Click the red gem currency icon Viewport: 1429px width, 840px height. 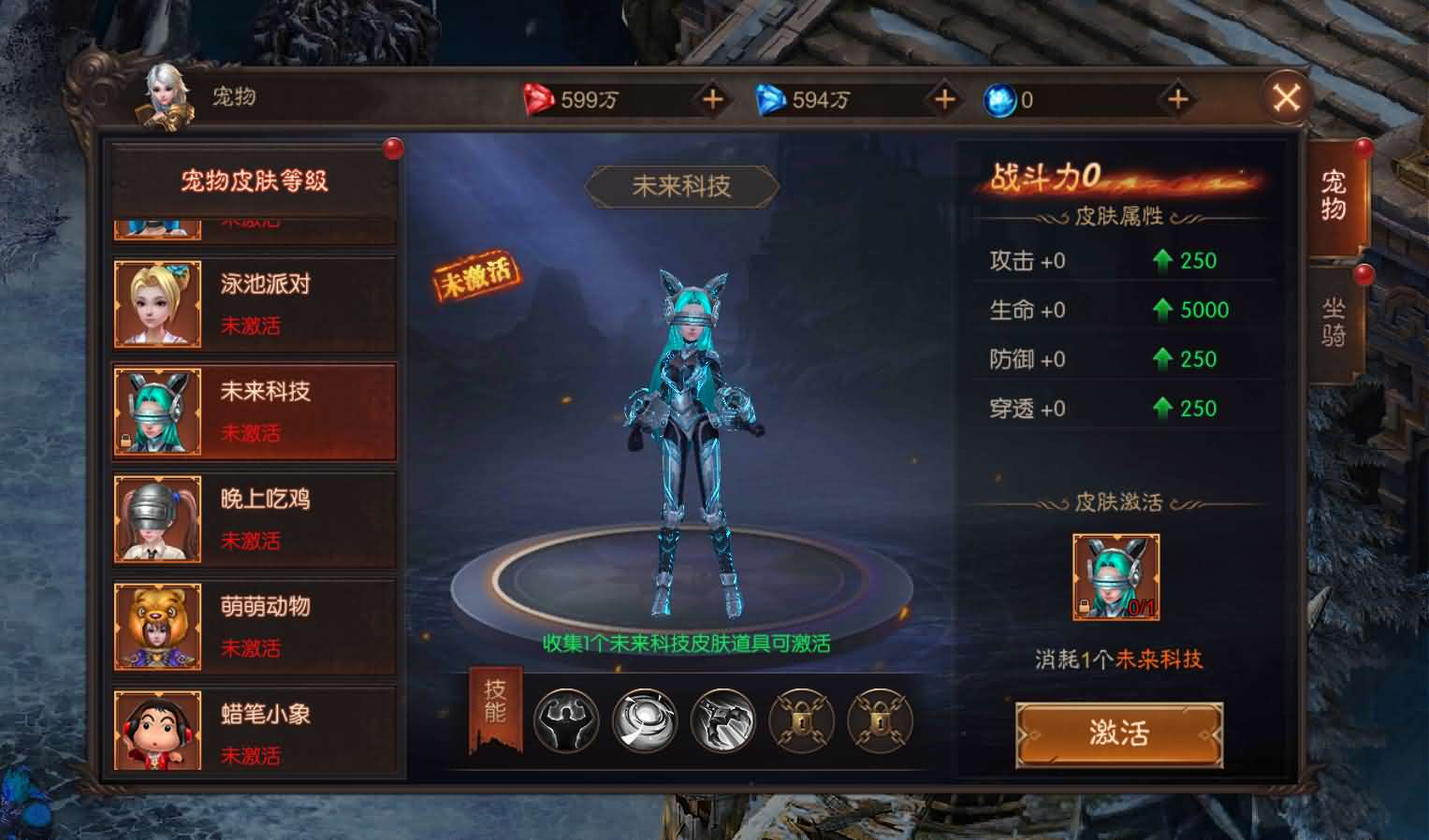[539, 98]
